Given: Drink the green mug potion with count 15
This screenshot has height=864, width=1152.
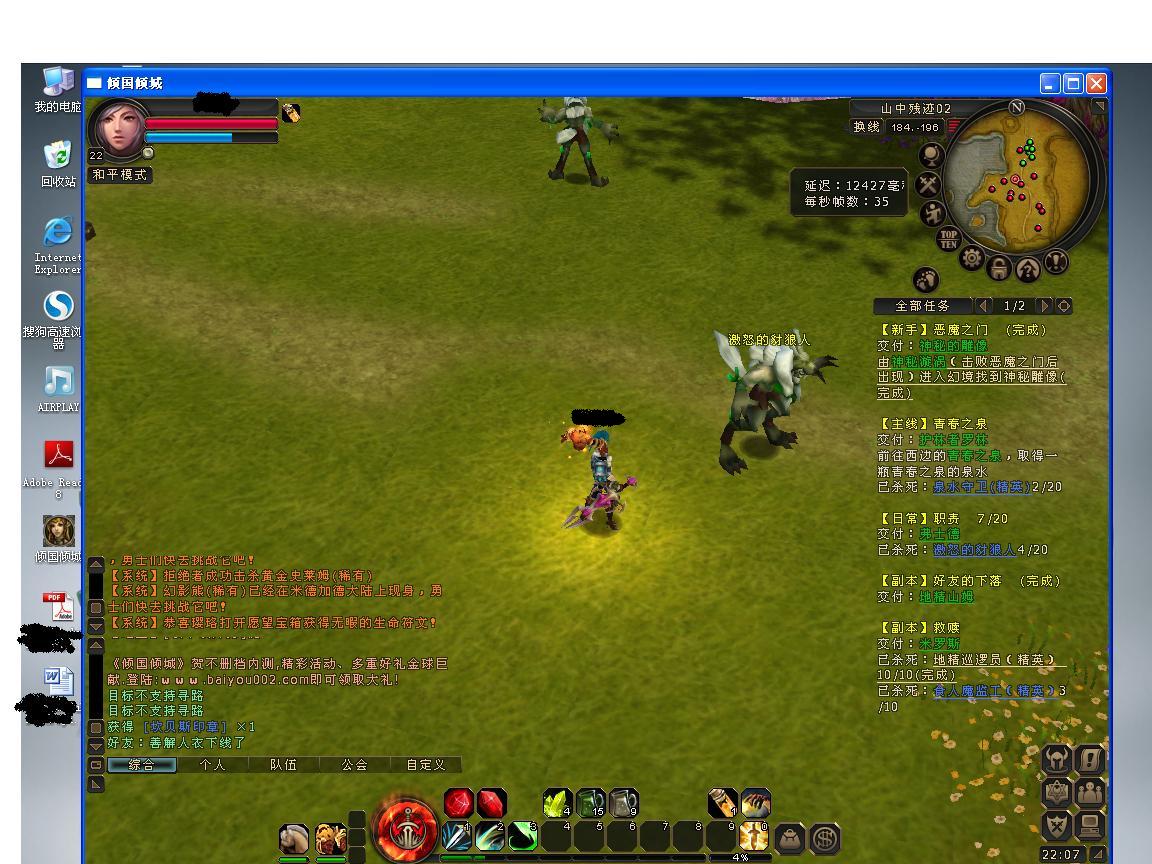Looking at the screenshot, I should tap(590, 802).
